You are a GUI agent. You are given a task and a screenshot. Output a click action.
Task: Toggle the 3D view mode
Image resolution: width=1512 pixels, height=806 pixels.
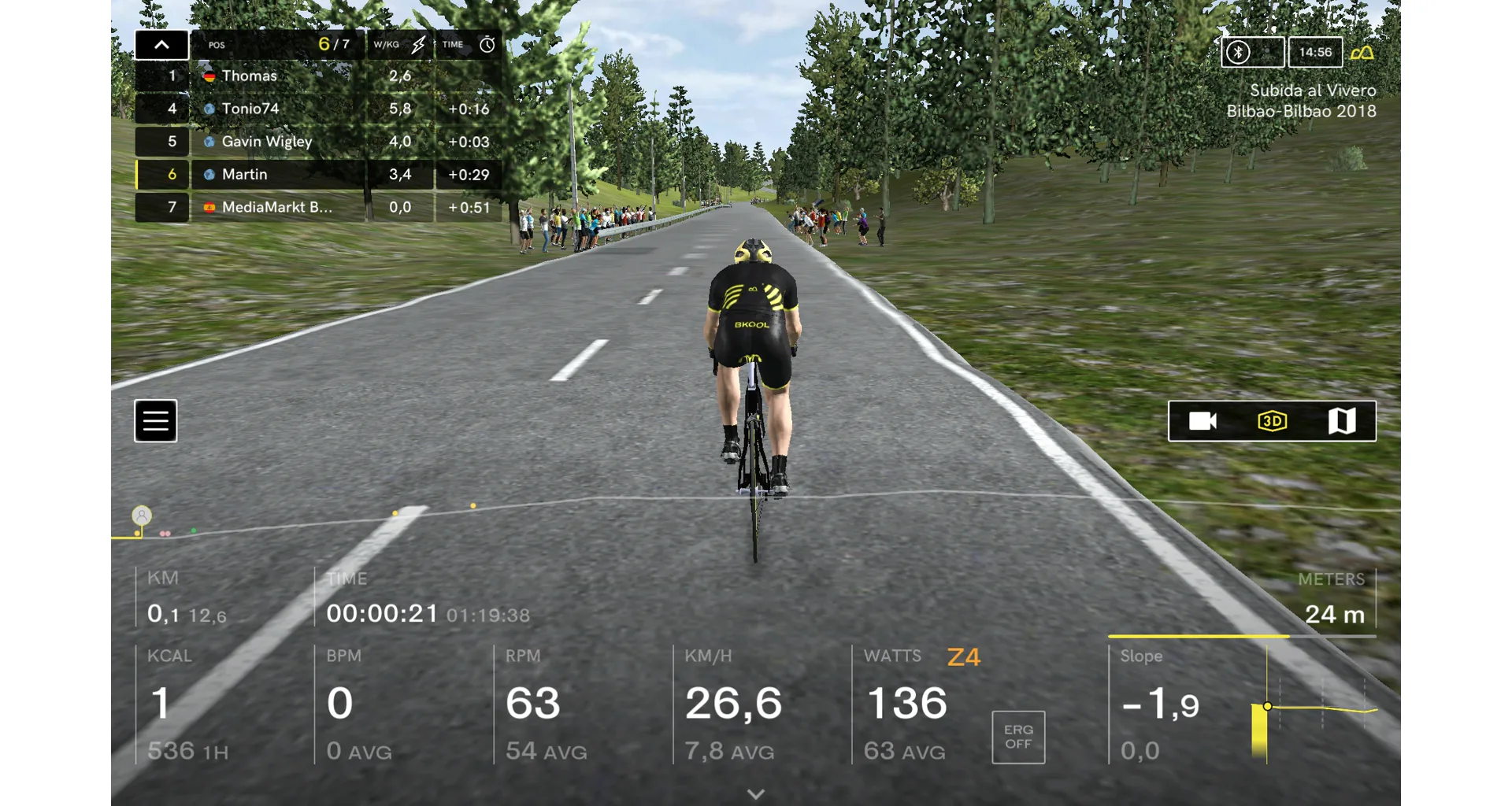(1272, 421)
